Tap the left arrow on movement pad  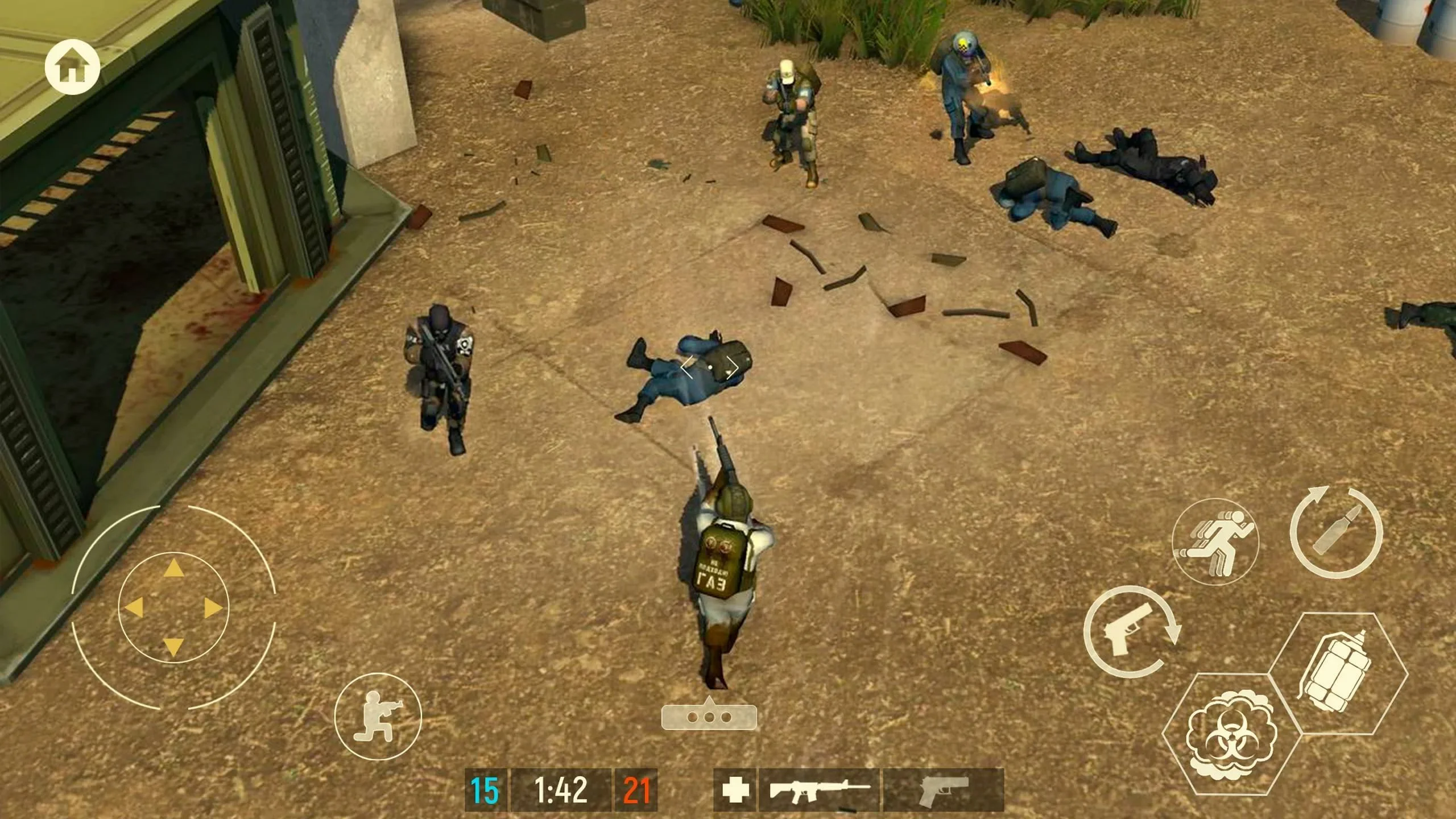coord(134,607)
